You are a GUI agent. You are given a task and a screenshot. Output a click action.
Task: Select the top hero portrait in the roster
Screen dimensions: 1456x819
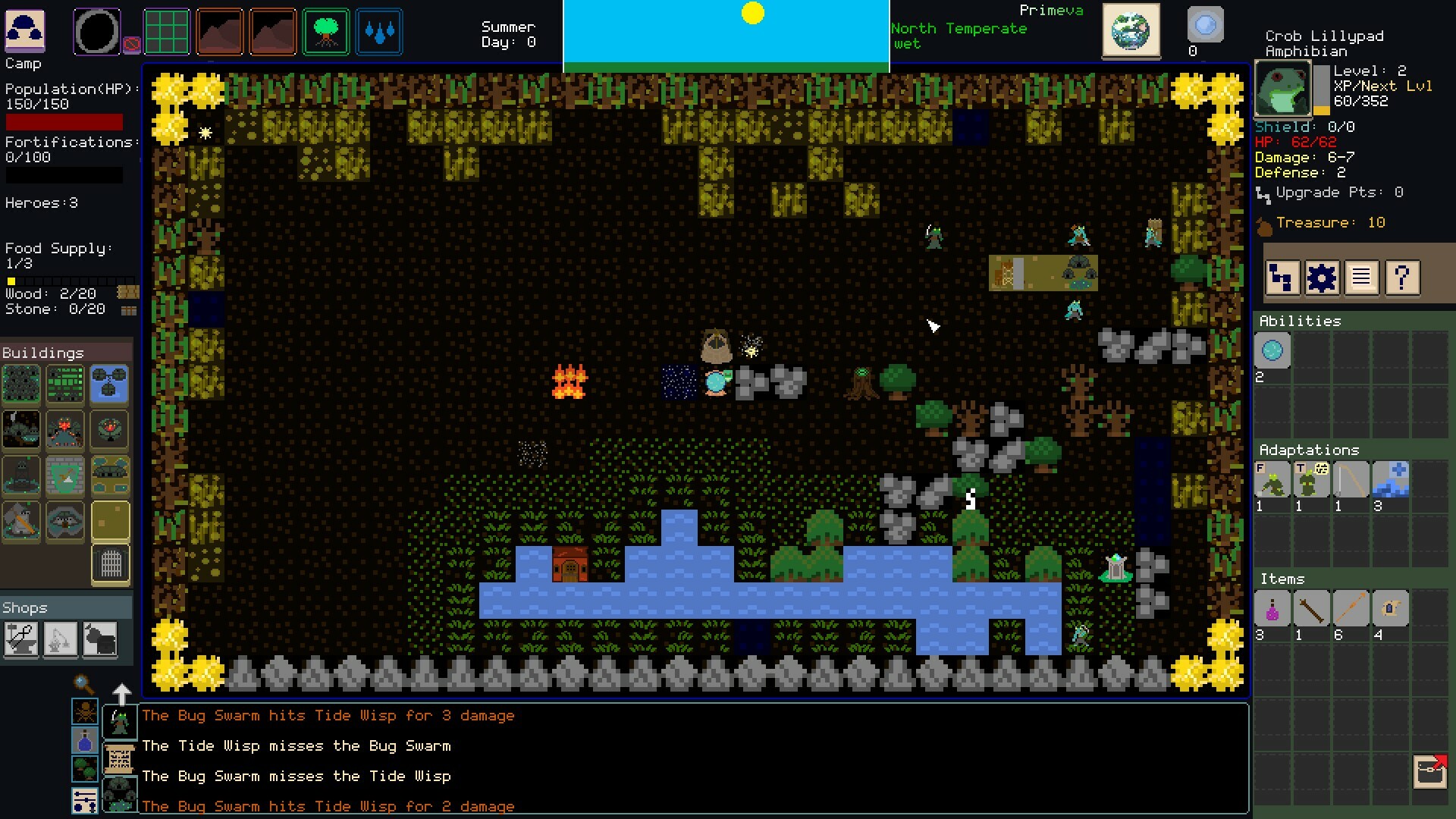click(x=121, y=722)
